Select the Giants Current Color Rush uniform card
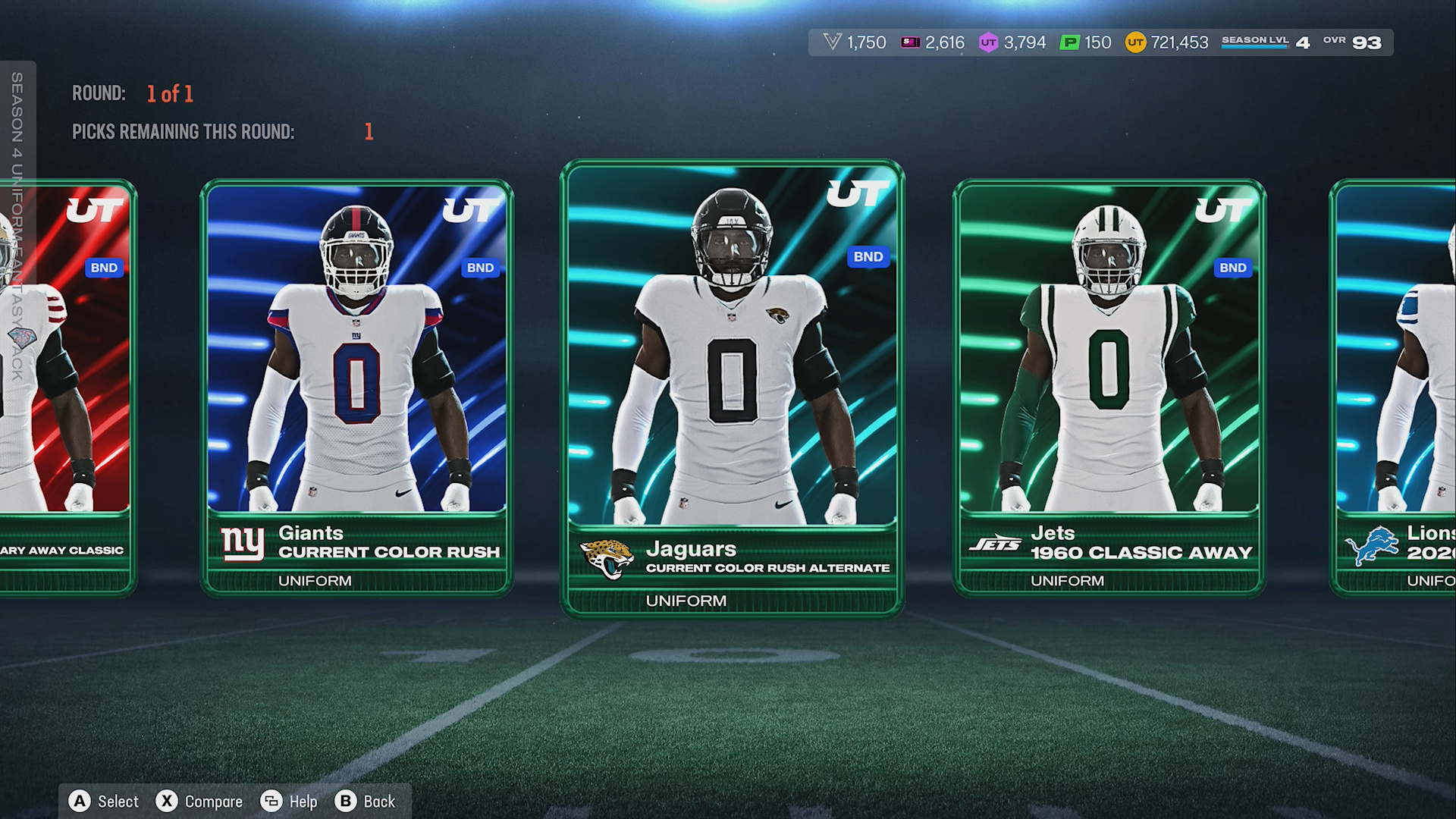The width and height of the screenshot is (1456, 819). pos(356,387)
